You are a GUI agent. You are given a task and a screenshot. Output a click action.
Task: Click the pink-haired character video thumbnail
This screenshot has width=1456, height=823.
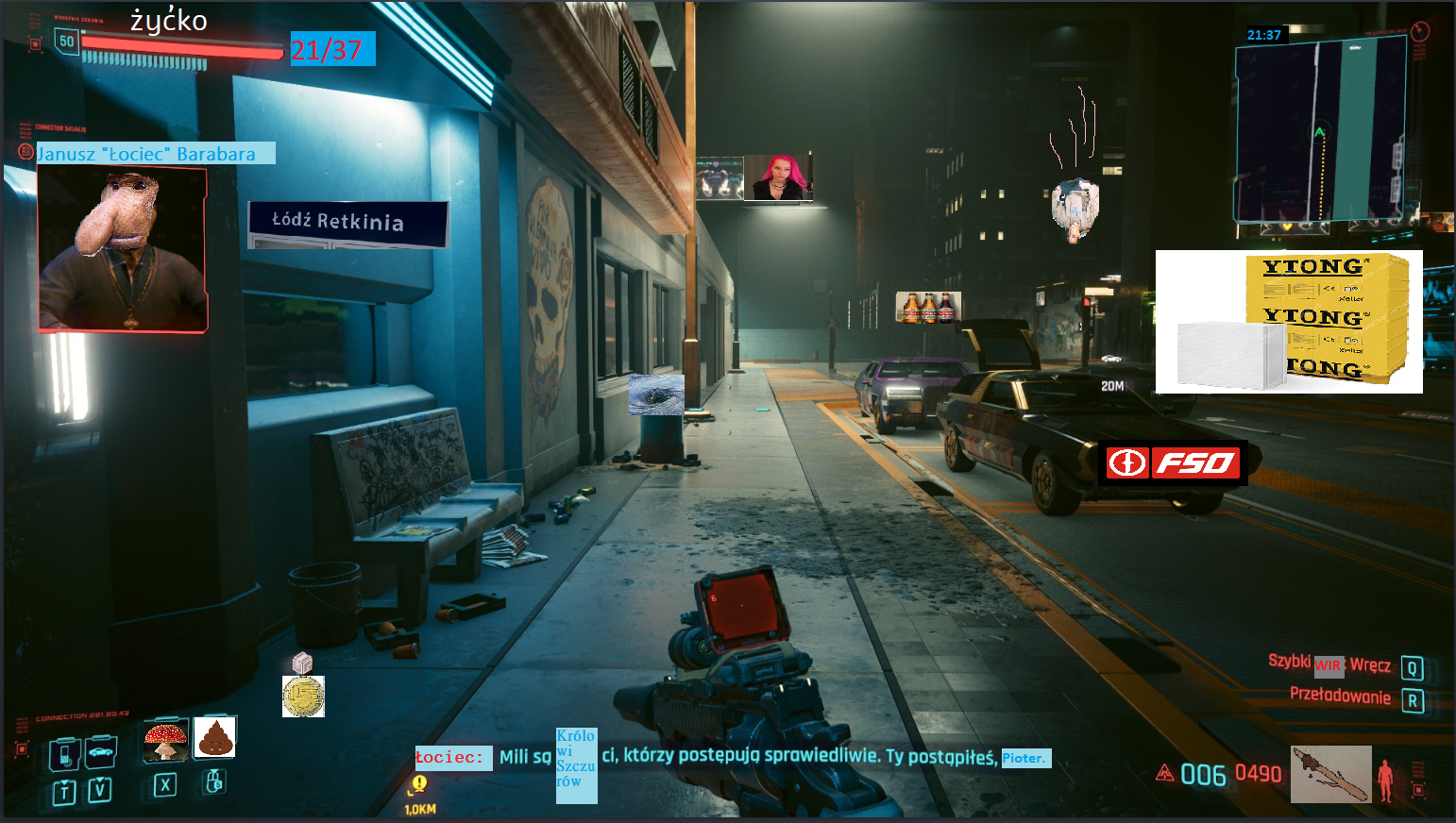click(777, 177)
